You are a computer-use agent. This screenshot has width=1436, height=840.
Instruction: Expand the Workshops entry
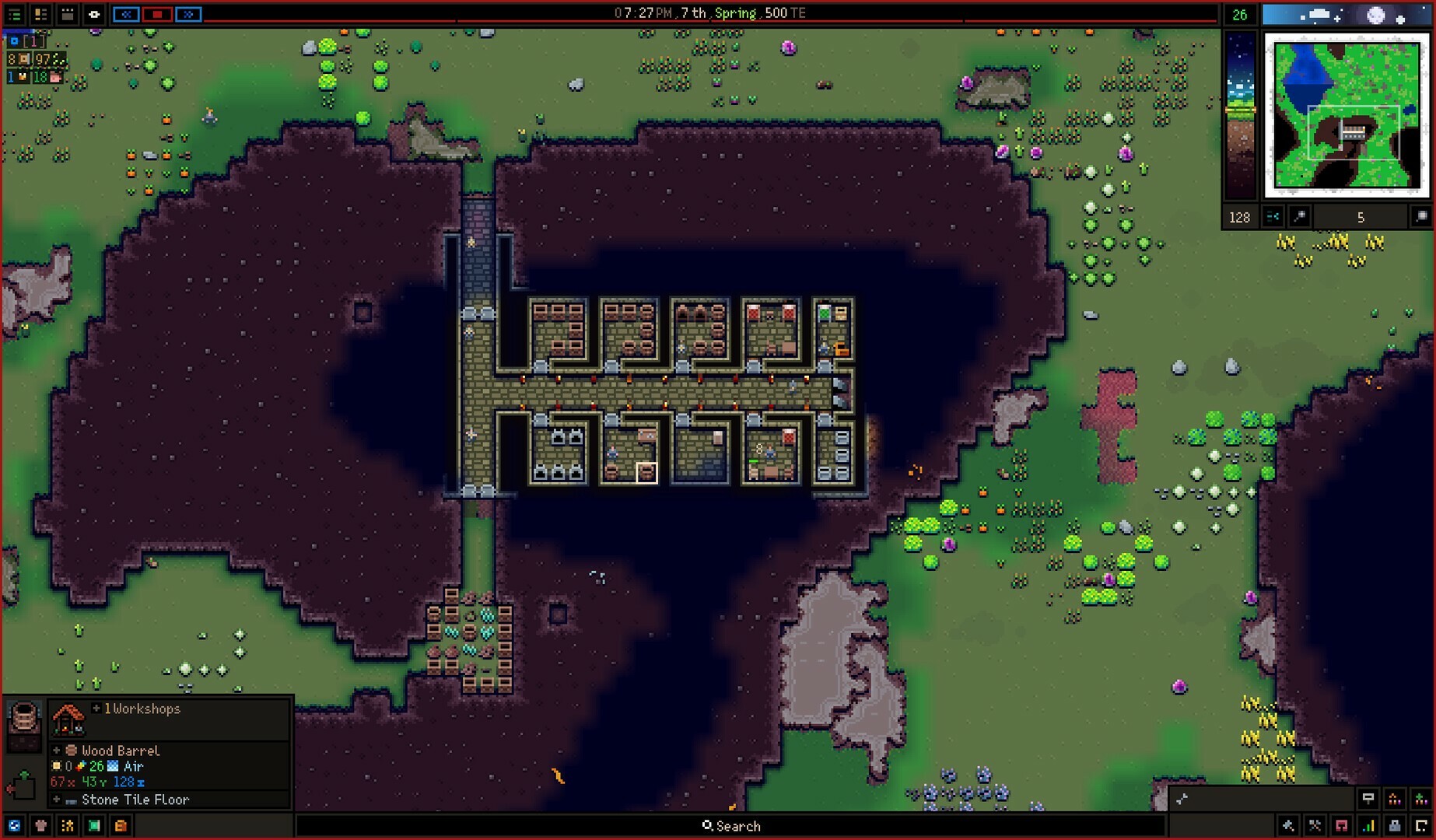(96, 709)
